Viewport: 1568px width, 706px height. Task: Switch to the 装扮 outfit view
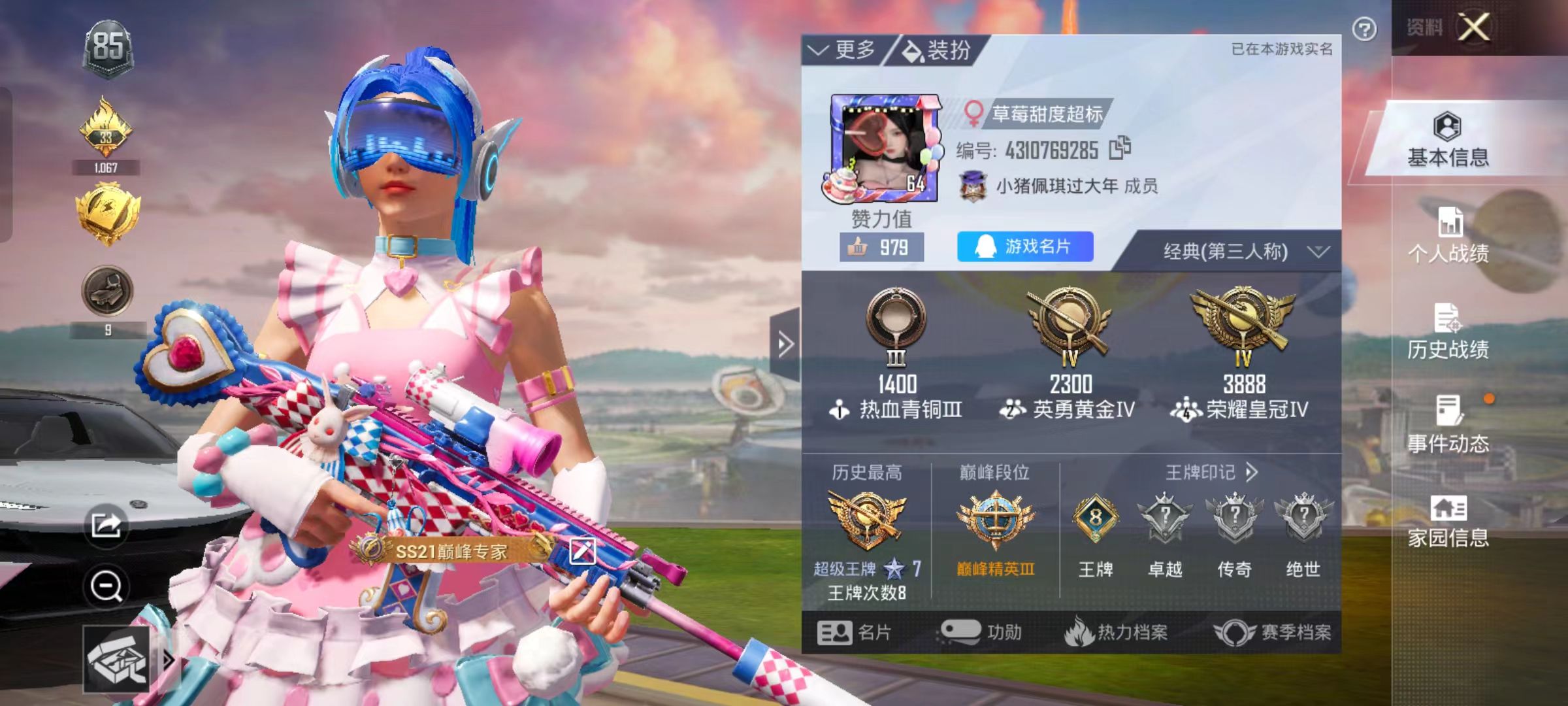pyautogui.click(x=937, y=50)
